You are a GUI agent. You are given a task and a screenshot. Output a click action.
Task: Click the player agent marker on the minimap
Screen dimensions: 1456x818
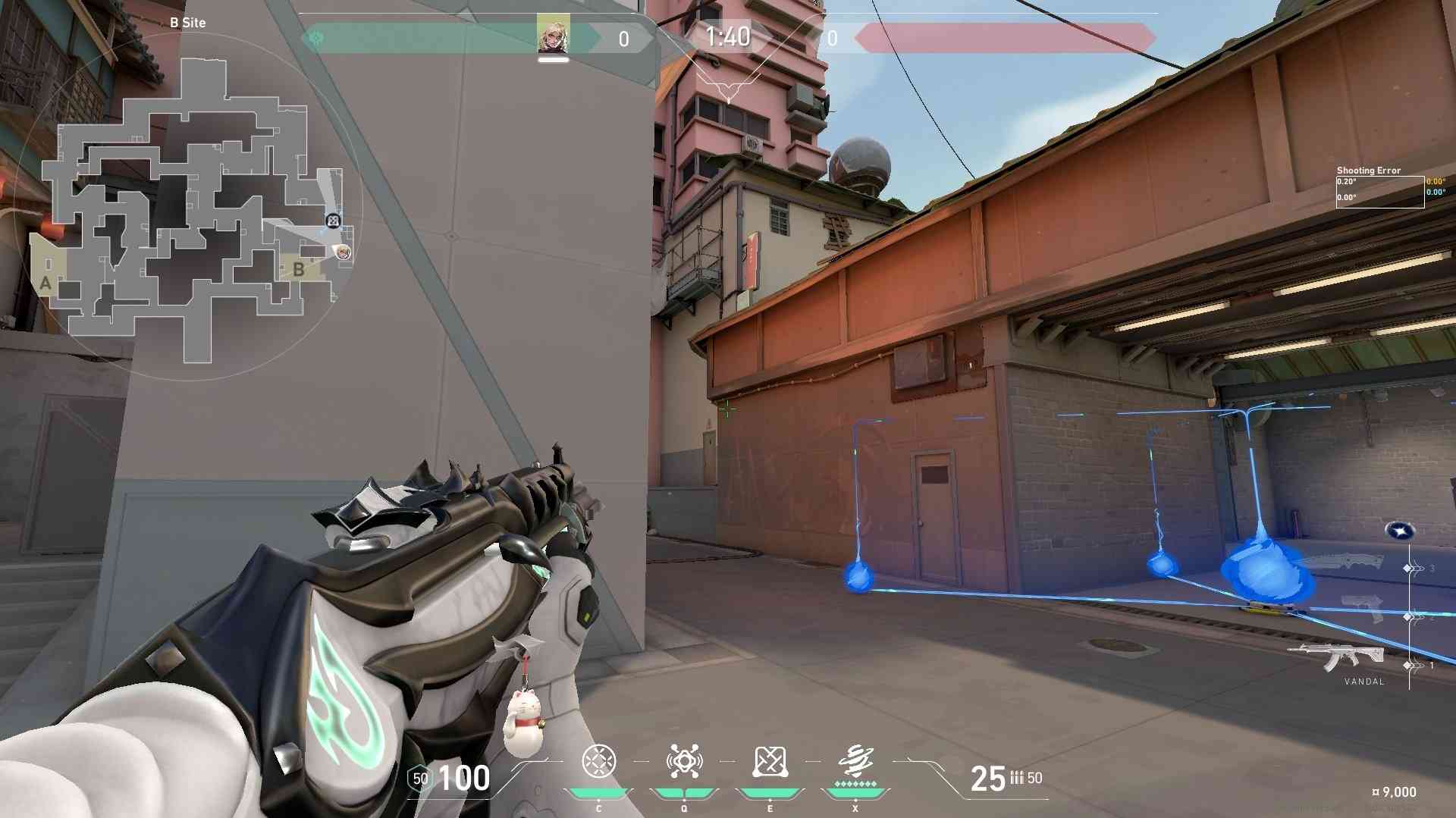pyautogui.click(x=344, y=252)
